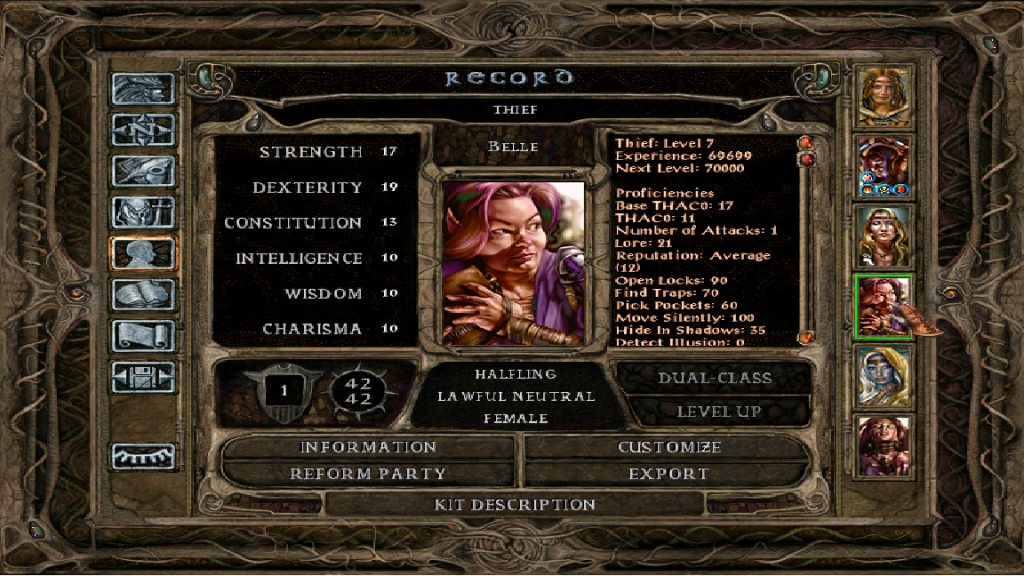Choose the blue-skinned woman in the yellow hood portrait
The width and height of the screenshot is (1024, 576).
[x=884, y=377]
